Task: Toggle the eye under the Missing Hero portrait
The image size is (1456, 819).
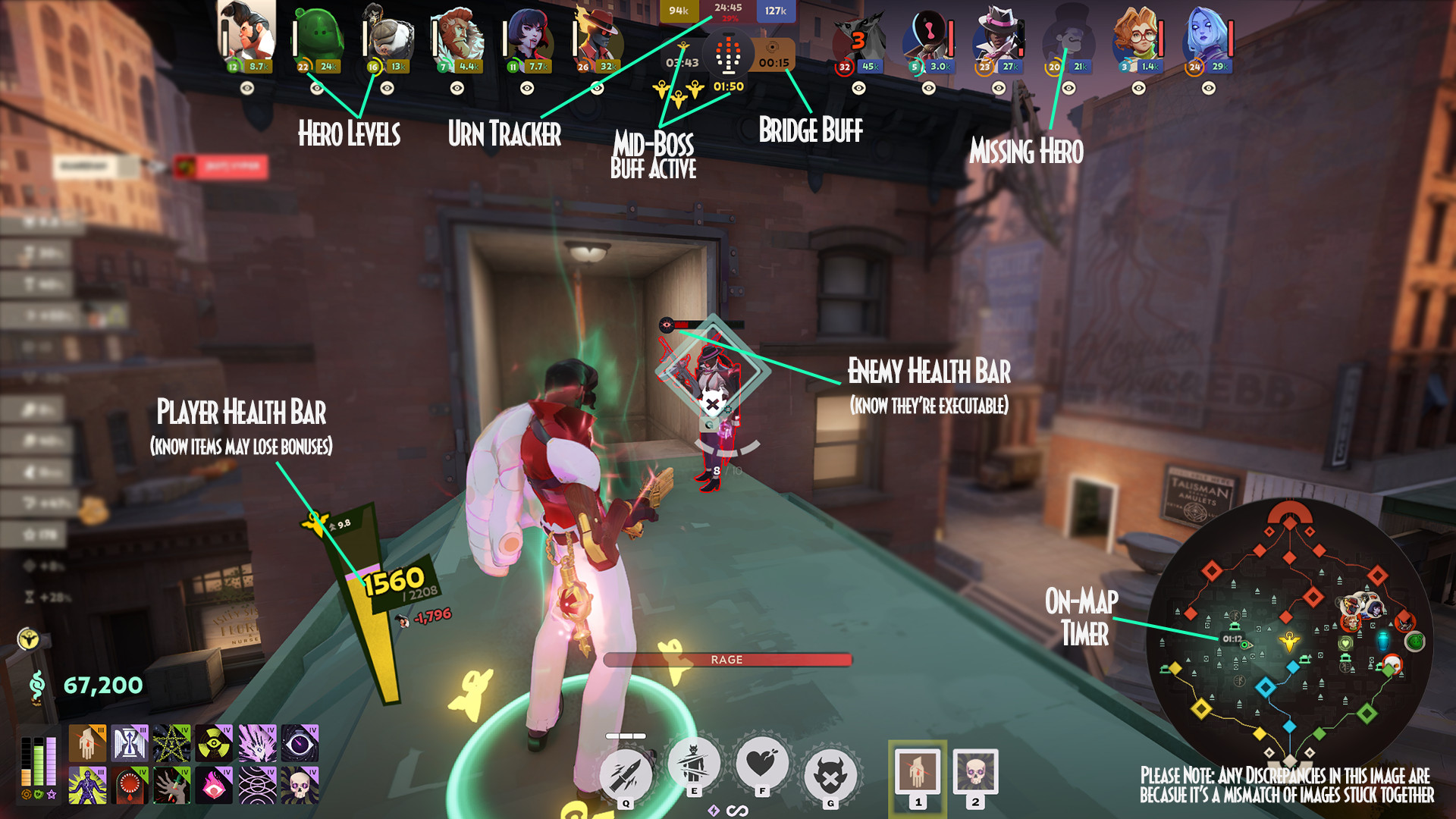Action: 1069,90
